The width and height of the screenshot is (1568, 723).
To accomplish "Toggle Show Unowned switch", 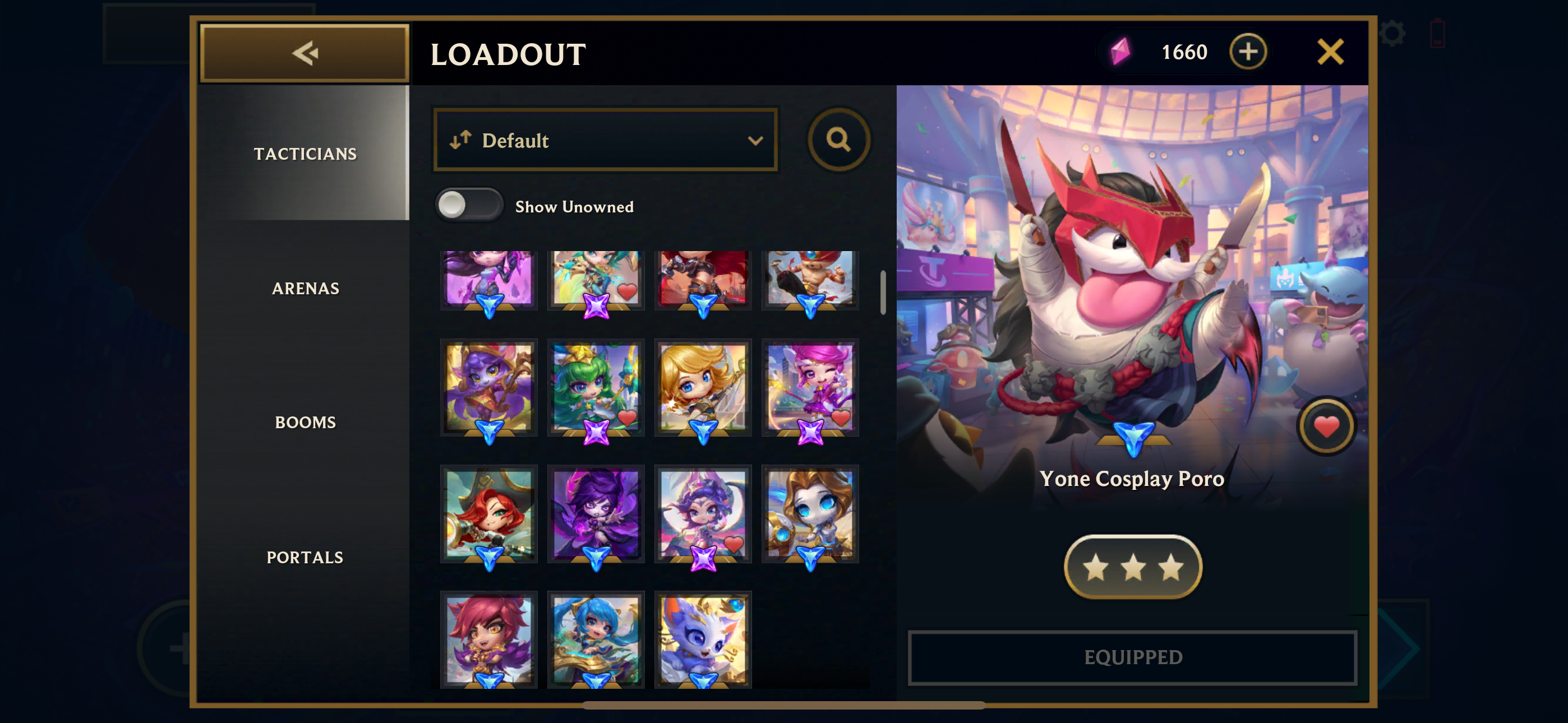I will [x=469, y=206].
